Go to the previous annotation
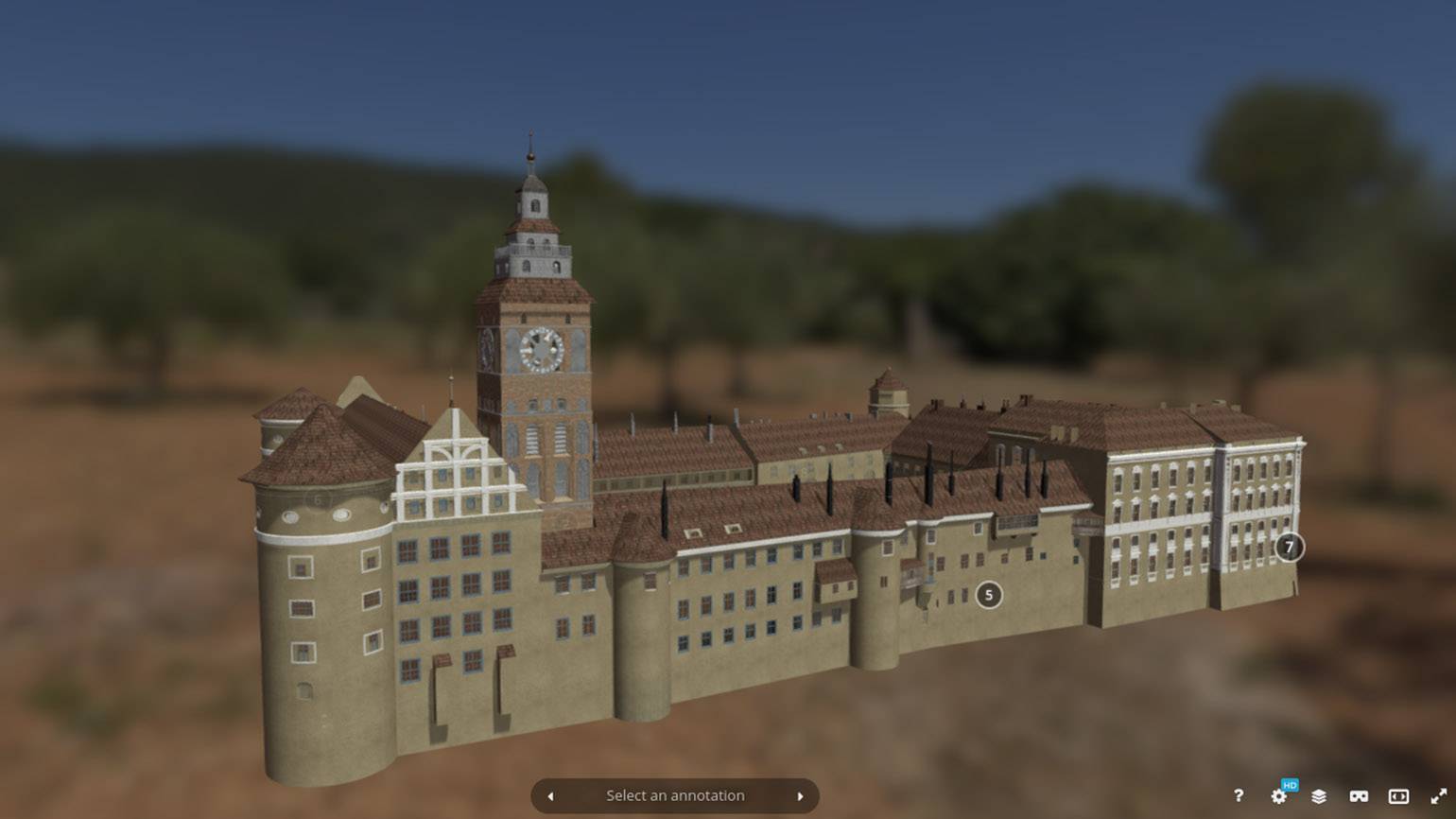The height and width of the screenshot is (819, 1456). 551,796
